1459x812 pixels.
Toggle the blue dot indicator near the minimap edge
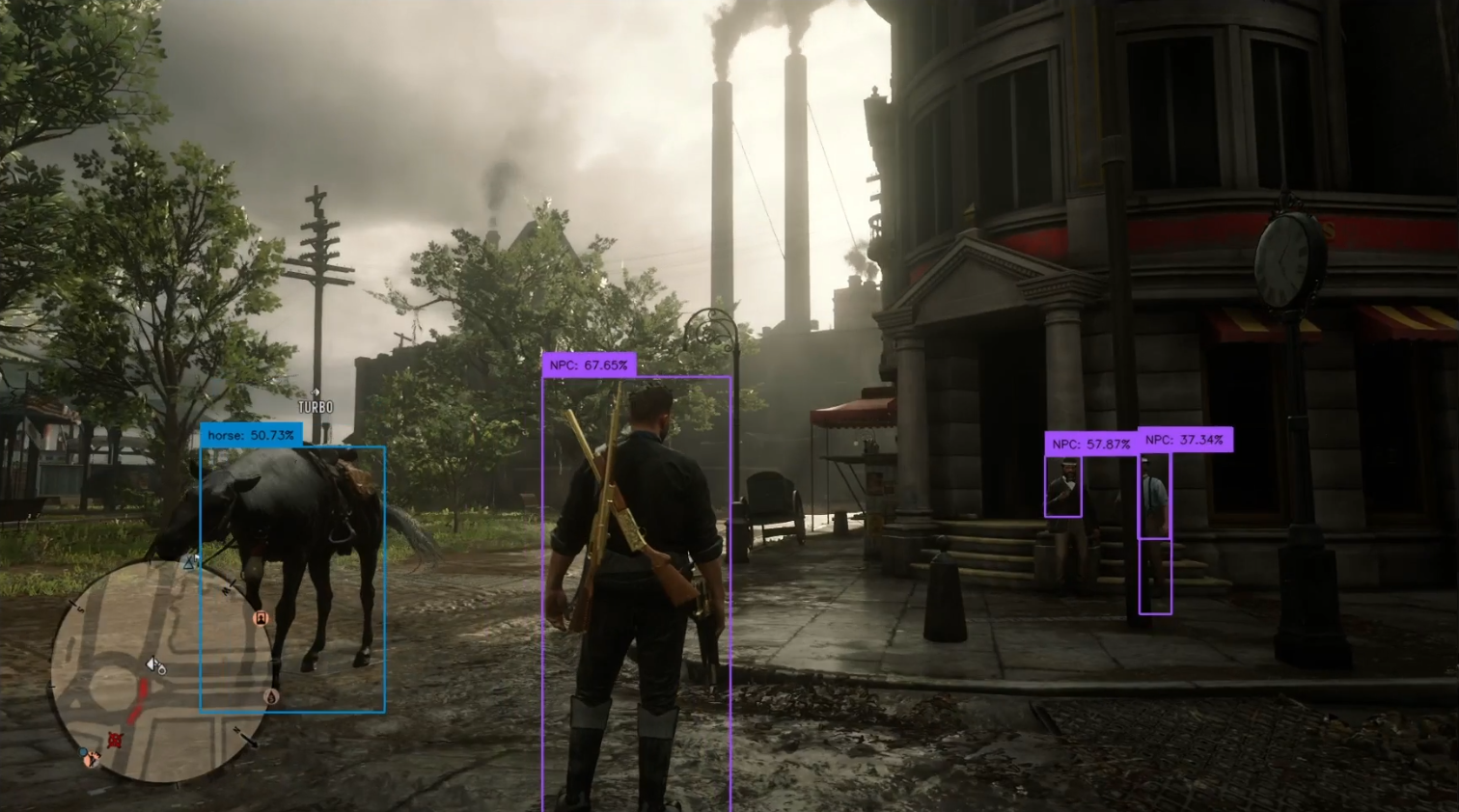[81, 750]
